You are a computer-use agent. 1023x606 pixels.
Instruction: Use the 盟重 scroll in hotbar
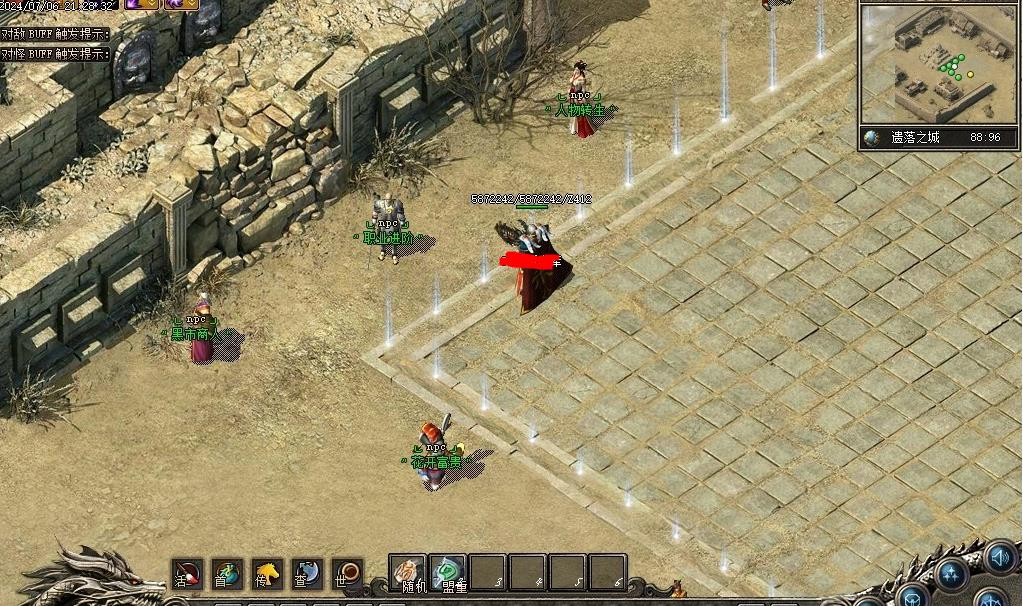pos(448,573)
